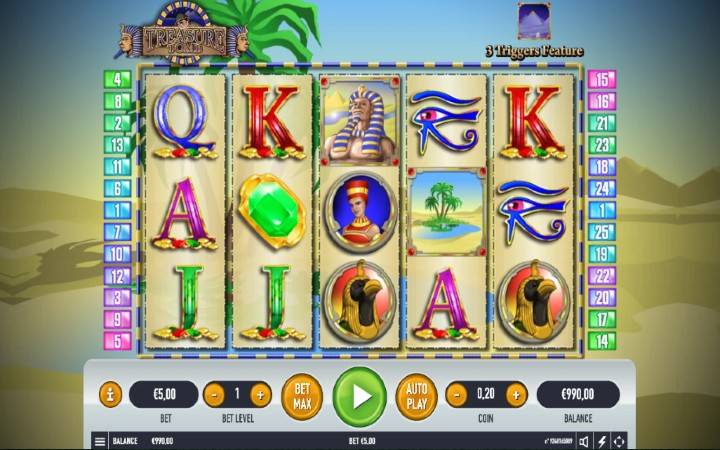Decrease the bet level
Image resolution: width=720 pixels, height=450 pixels.
pyautogui.click(x=213, y=394)
